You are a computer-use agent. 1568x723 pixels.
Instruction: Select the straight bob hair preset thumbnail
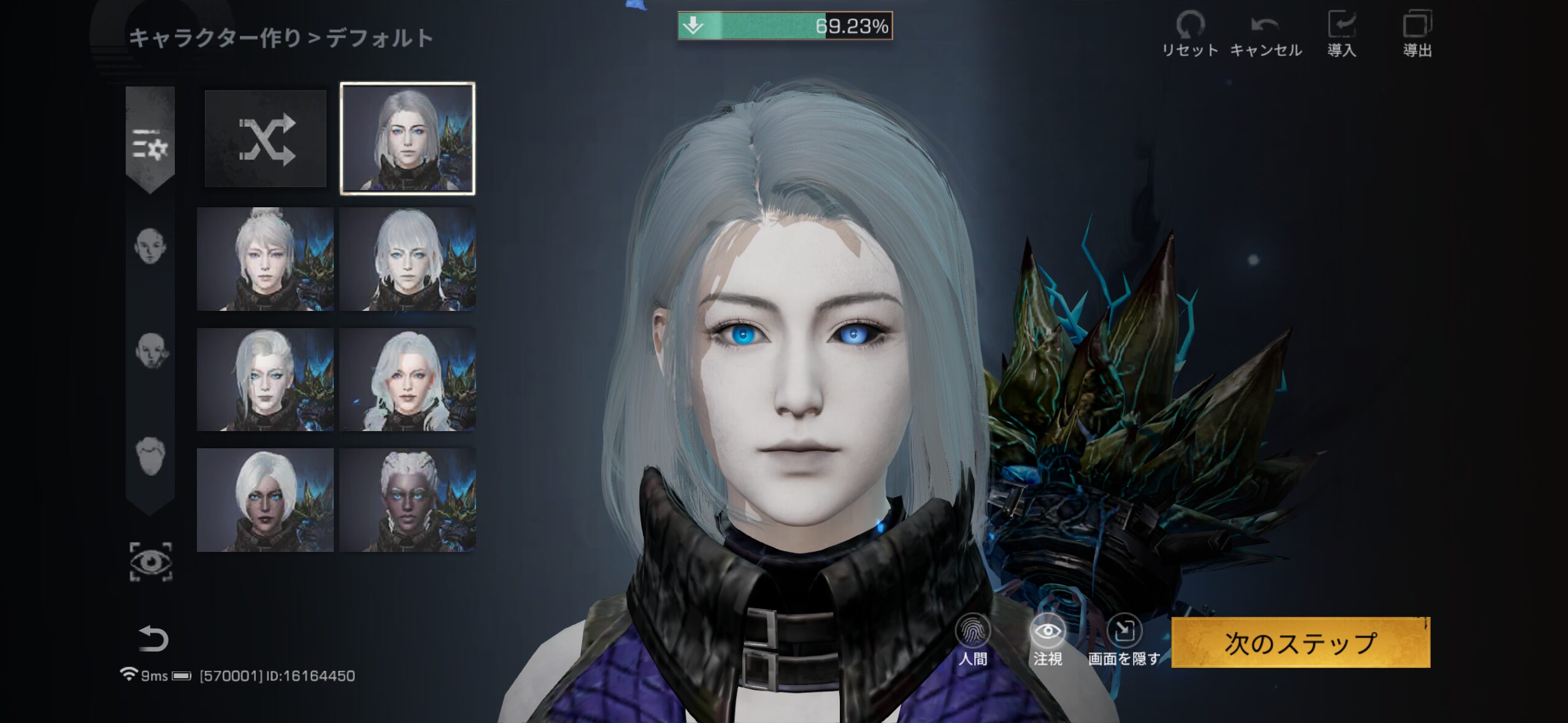pos(407,139)
